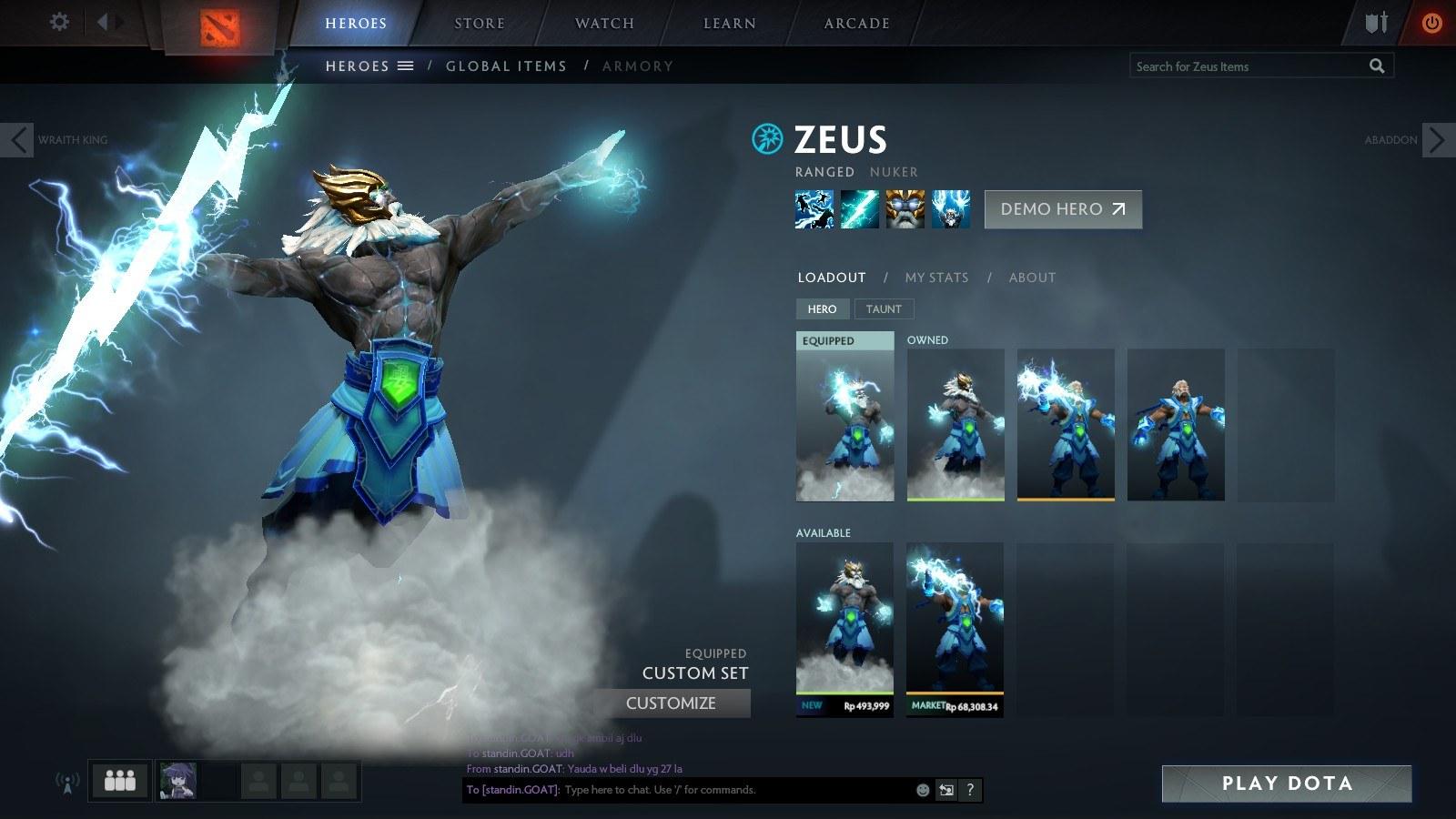Customize the equipped custom set
This screenshot has height=819, width=1456.
671,703
